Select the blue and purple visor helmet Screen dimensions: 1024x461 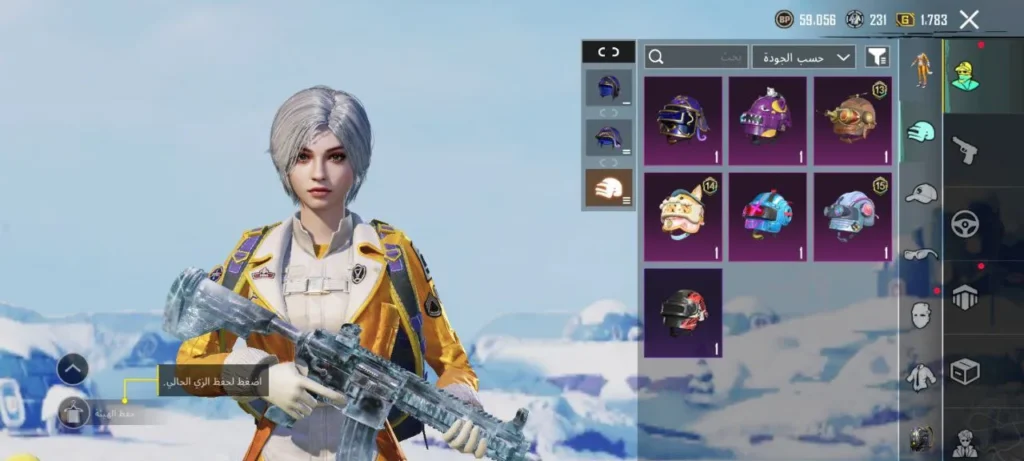coord(683,121)
